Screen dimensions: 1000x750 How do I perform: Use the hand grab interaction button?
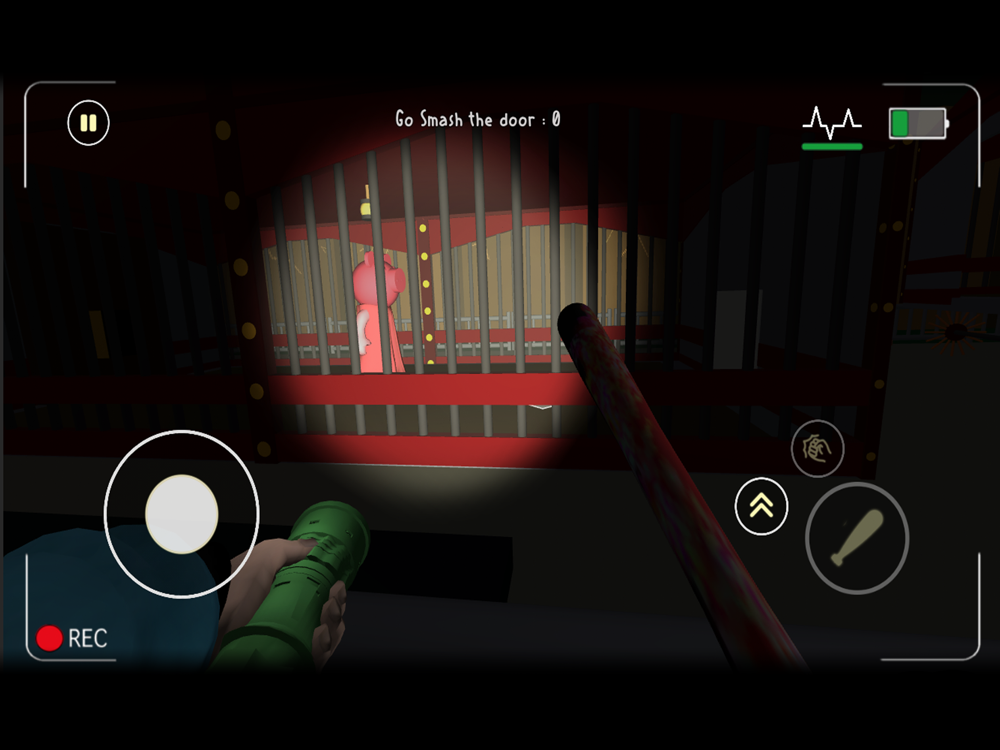817,449
